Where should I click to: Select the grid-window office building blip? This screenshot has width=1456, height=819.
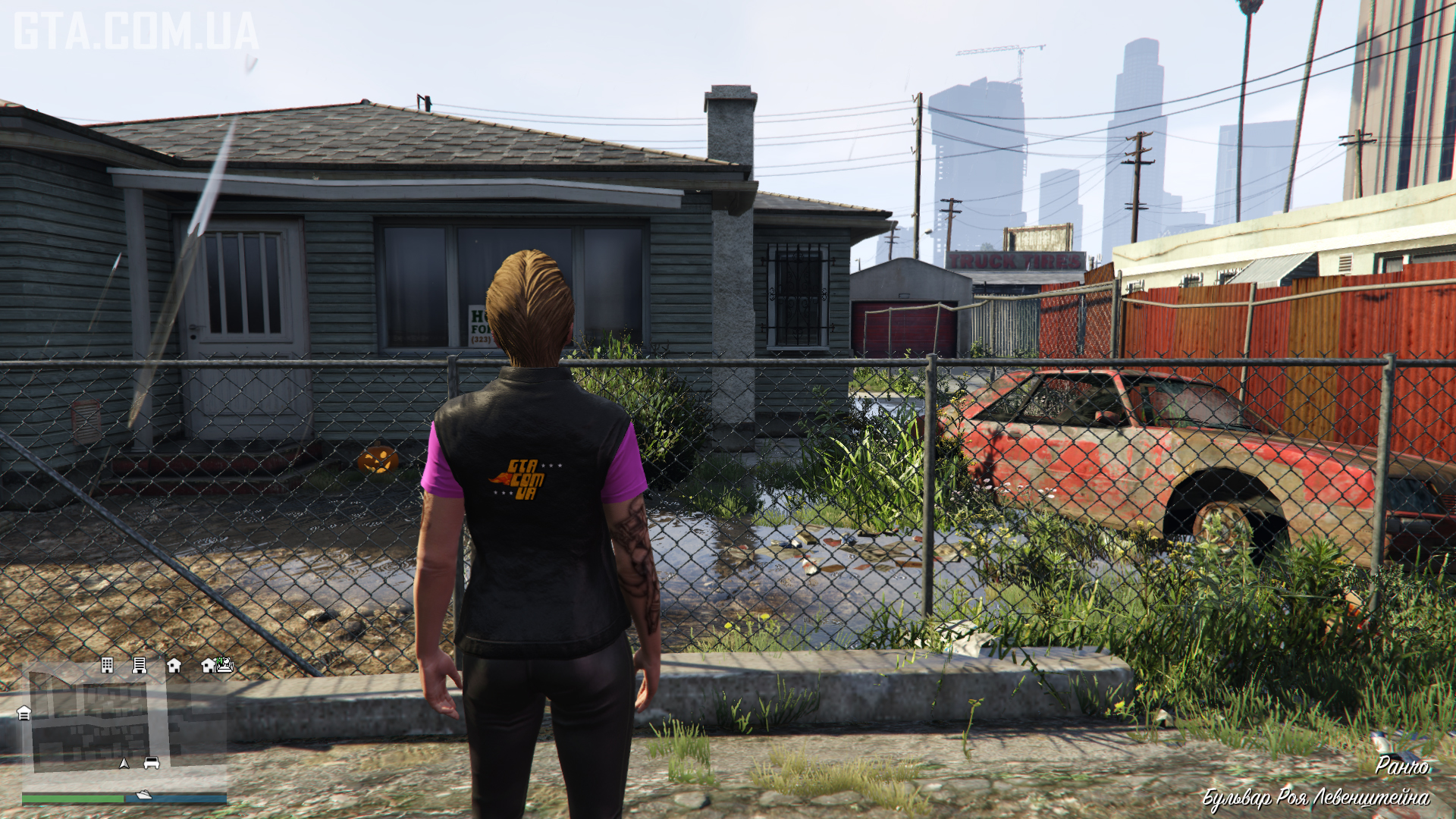[x=107, y=665]
